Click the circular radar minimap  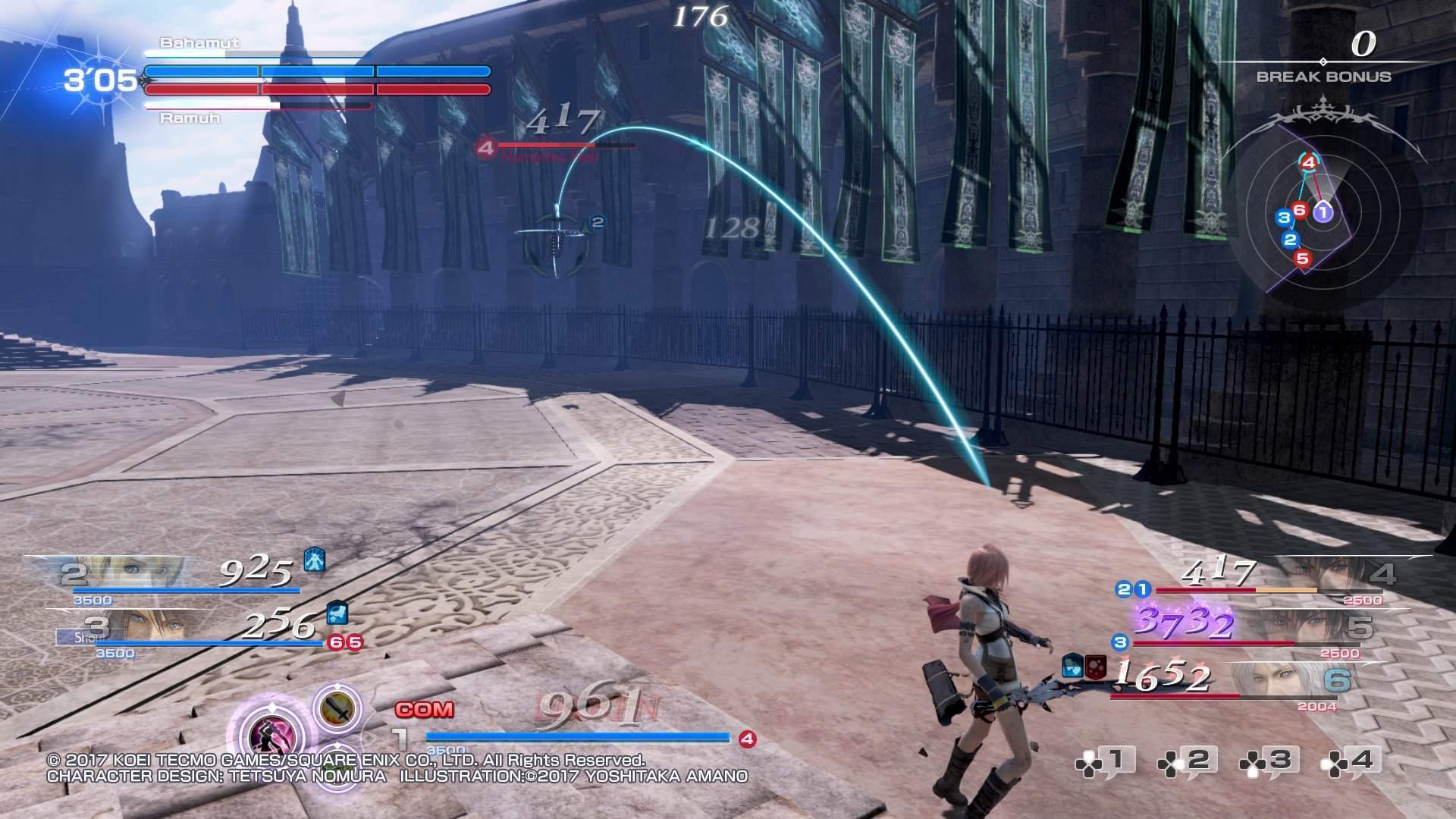pyautogui.click(x=1323, y=216)
